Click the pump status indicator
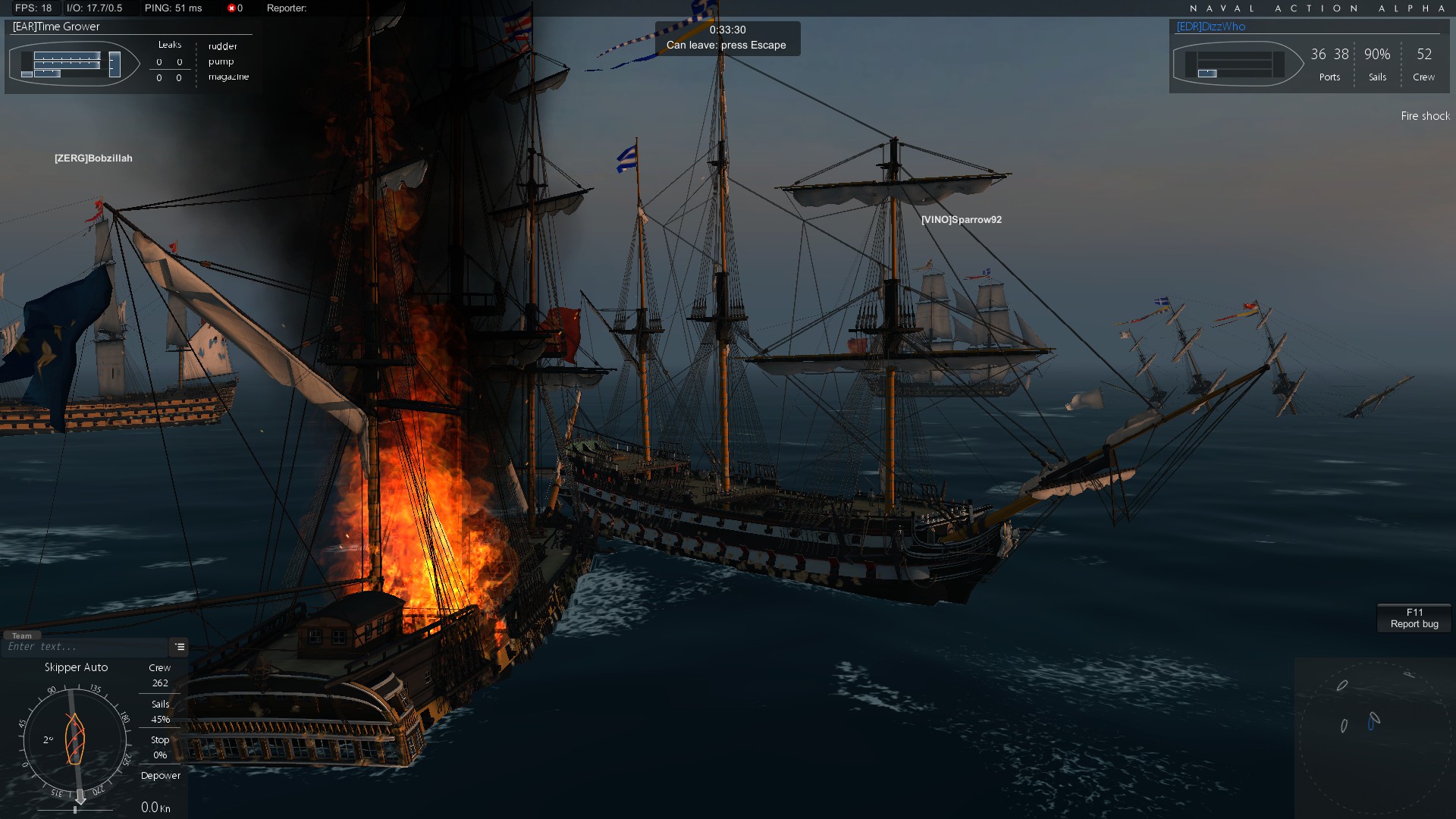Image resolution: width=1456 pixels, height=819 pixels. pyautogui.click(x=221, y=61)
